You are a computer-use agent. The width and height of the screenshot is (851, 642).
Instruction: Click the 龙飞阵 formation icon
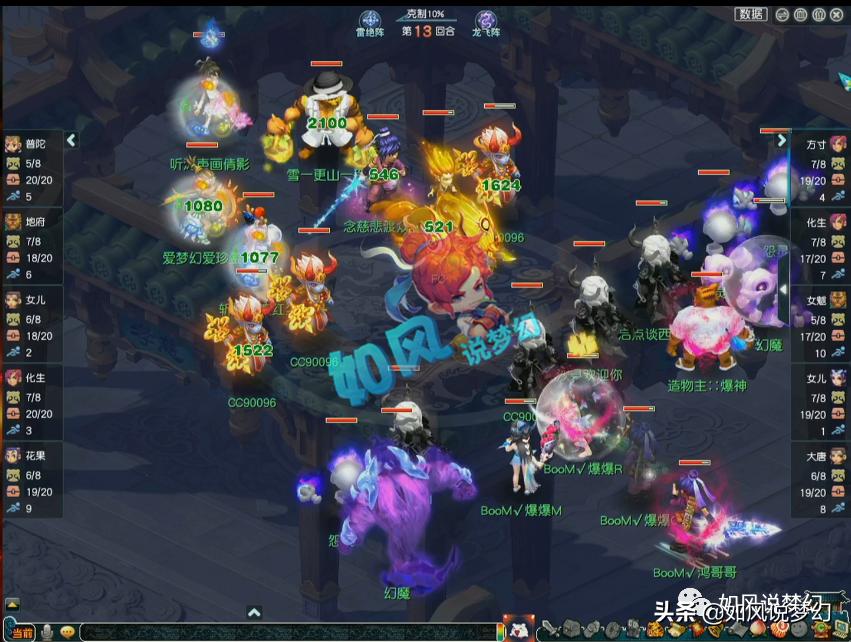point(486,22)
